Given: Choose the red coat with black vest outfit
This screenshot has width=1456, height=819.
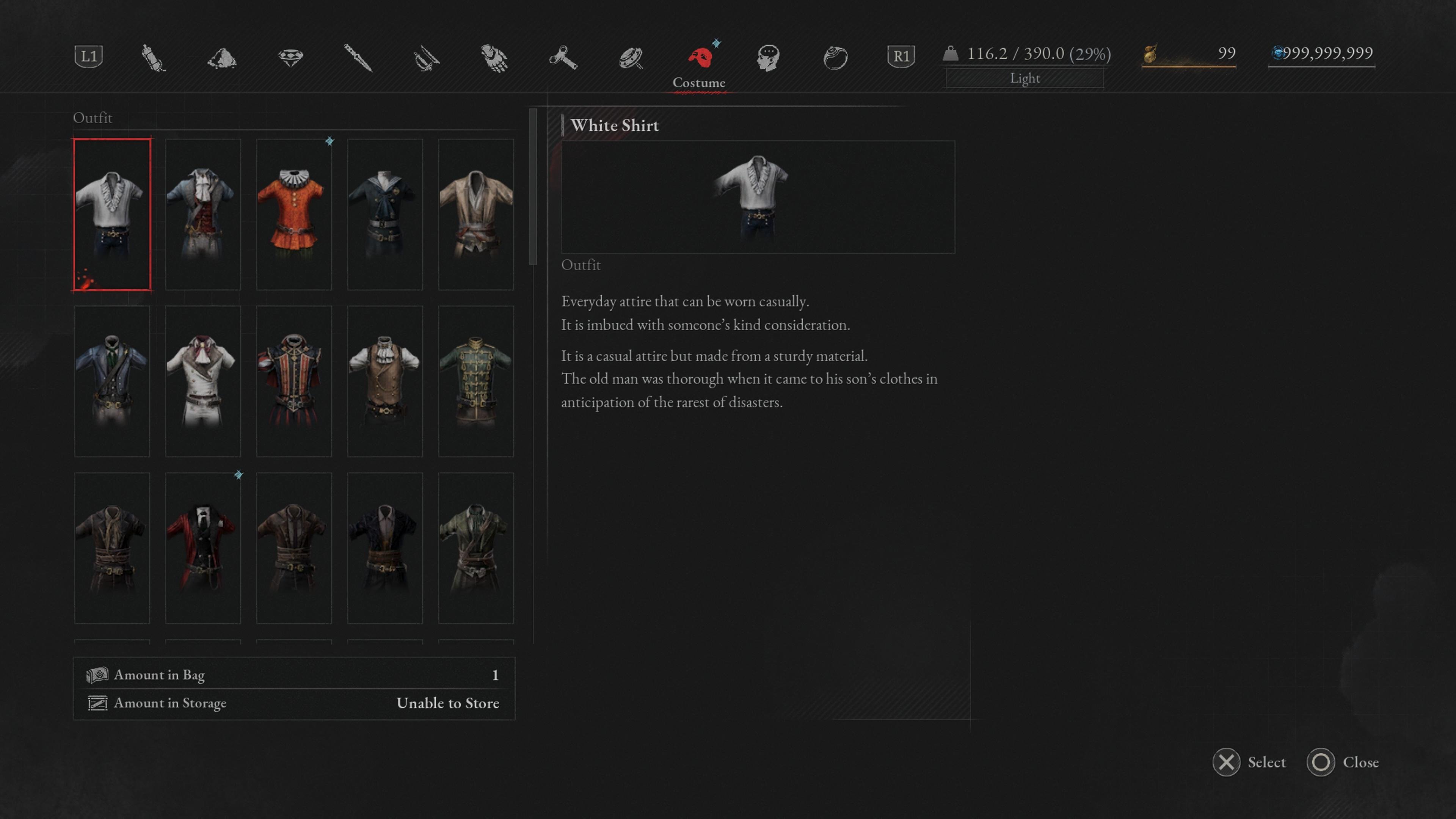Looking at the screenshot, I should [x=202, y=548].
